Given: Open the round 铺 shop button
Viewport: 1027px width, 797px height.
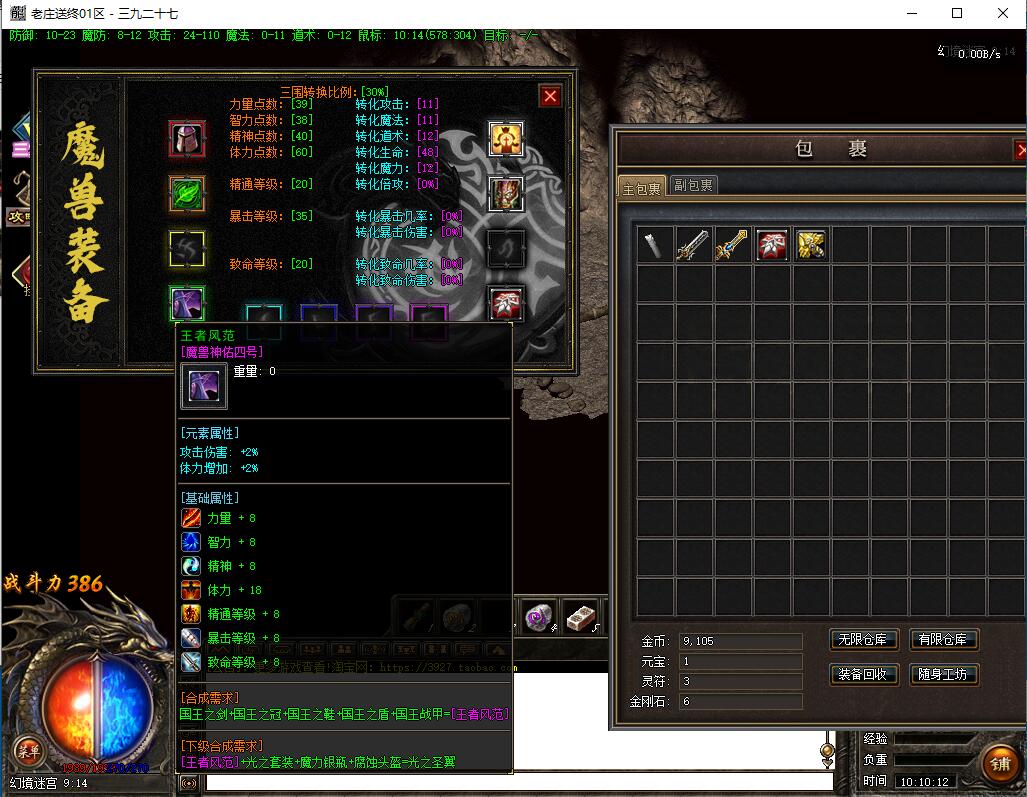Looking at the screenshot, I should [1000, 765].
